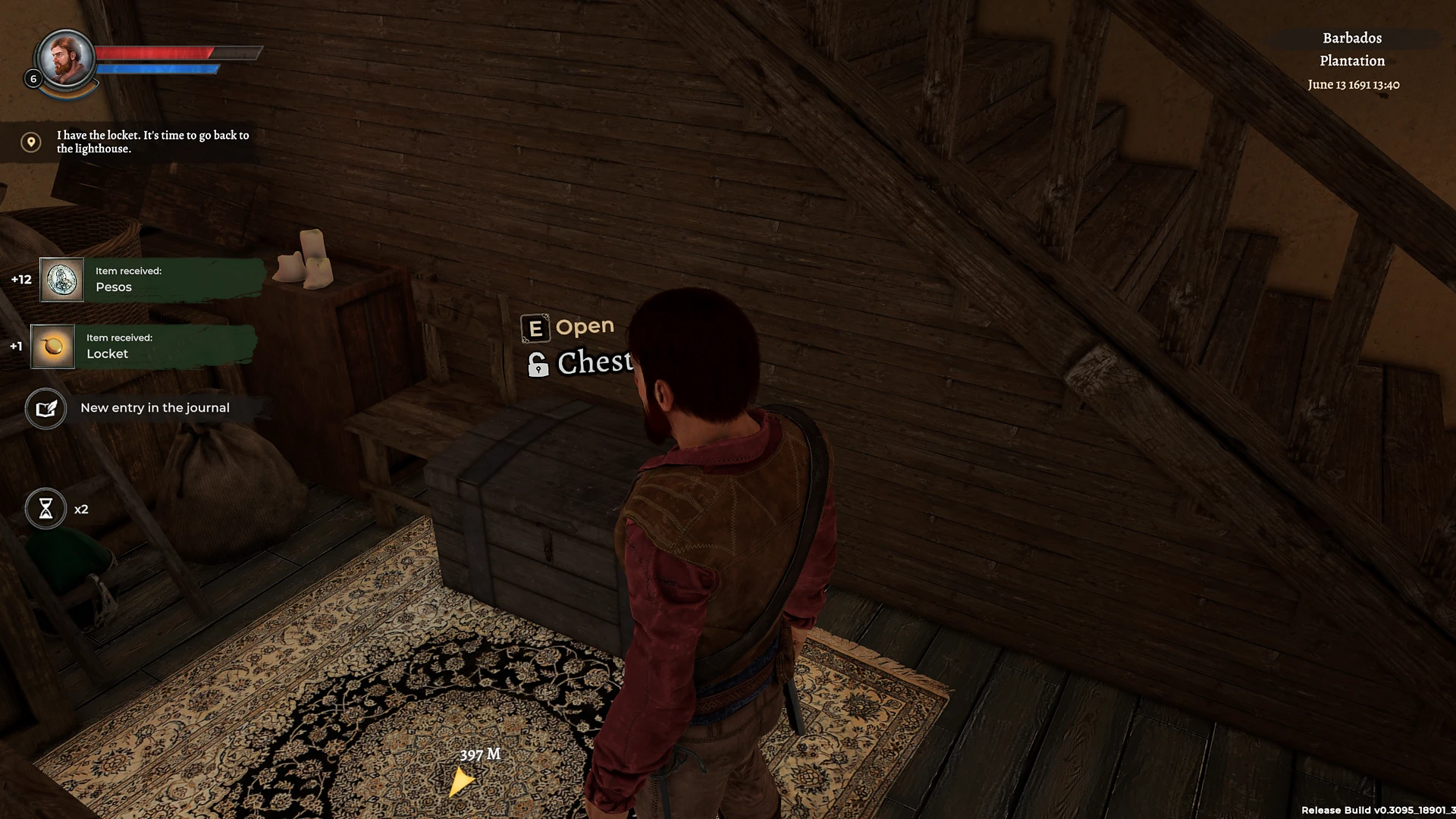Open the 'New entry in the journal' notification

pyautogui.click(x=155, y=408)
